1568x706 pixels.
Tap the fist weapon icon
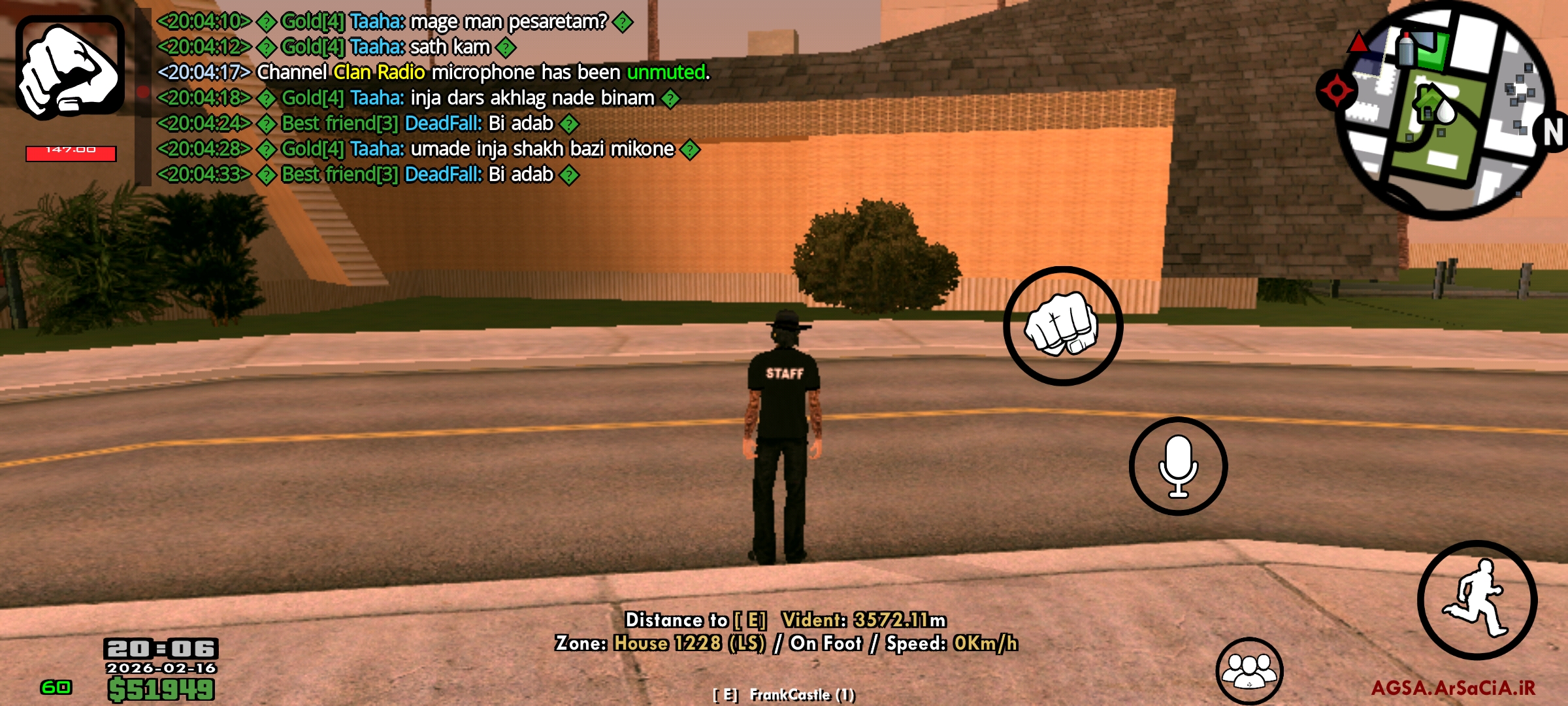click(x=70, y=68)
